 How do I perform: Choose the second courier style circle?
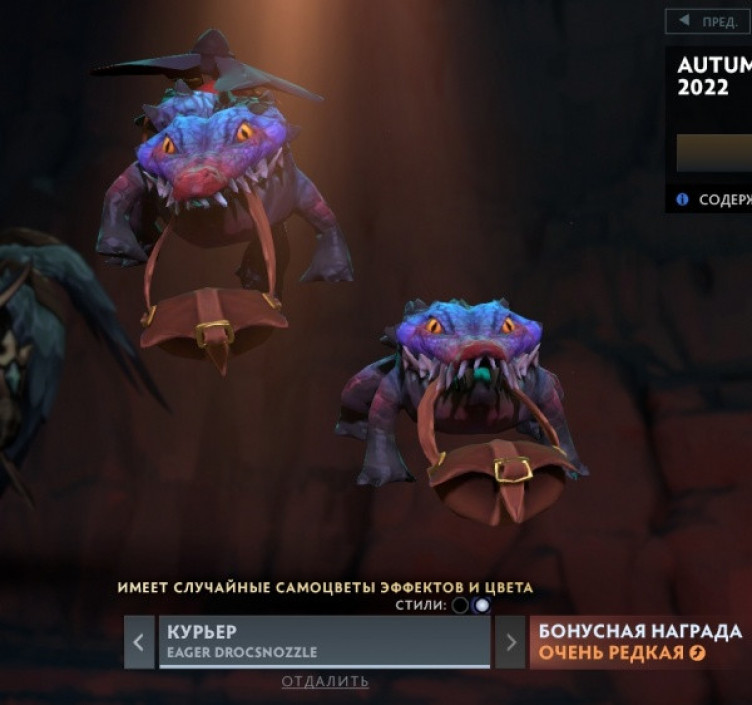482,605
